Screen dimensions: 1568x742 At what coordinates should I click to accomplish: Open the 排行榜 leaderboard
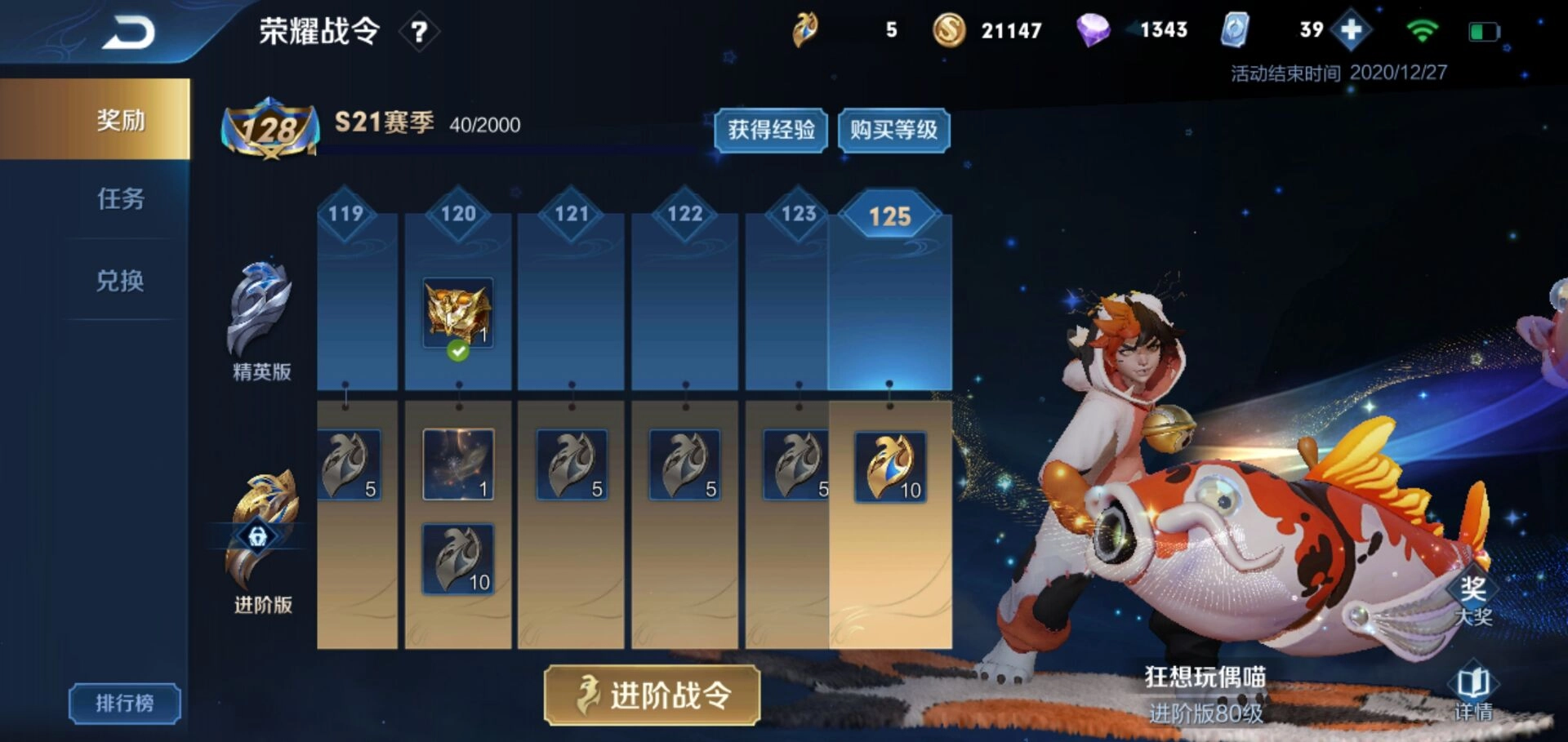(123, 704)
